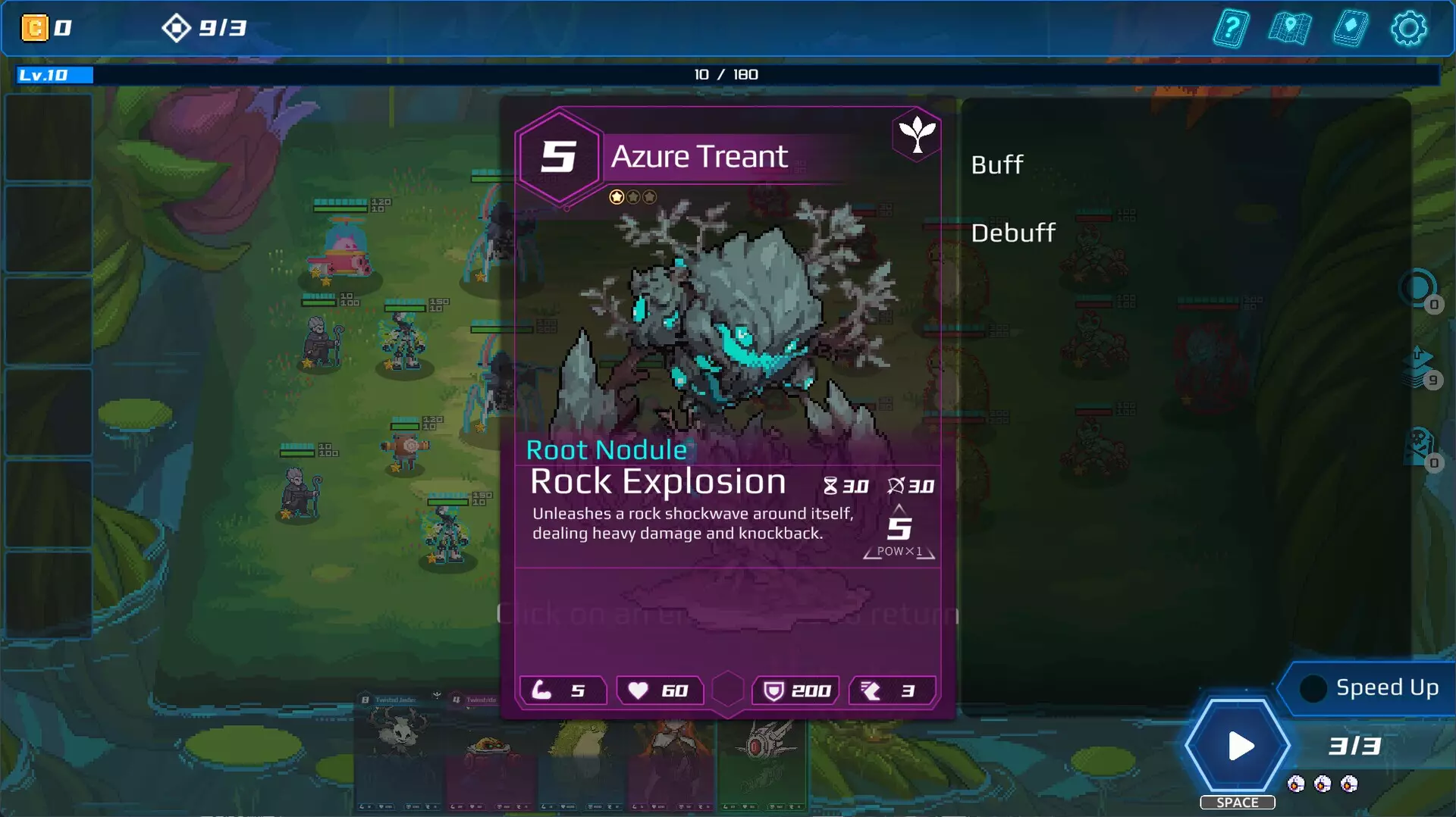This screenshot has width=1456, height=817.
Task: Open the map from the top bar
Action: coord(1289,29)
